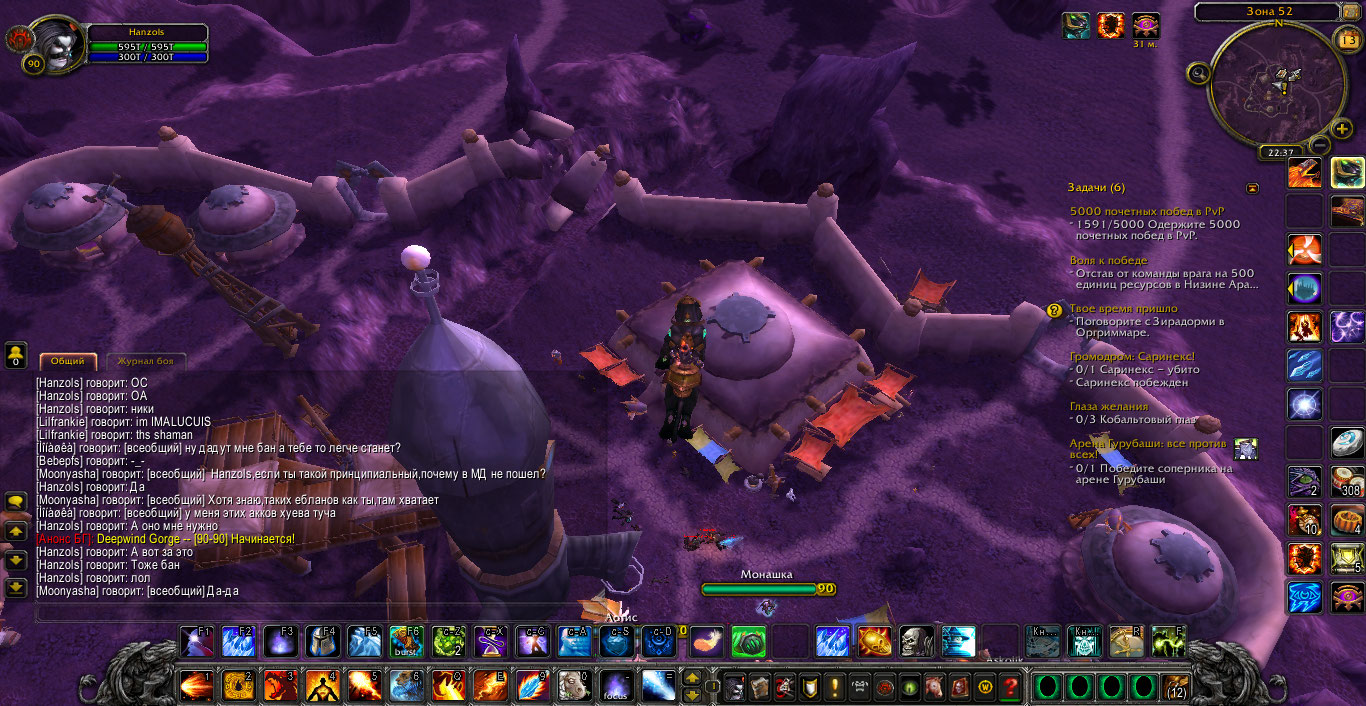
Task: Click the flaming shield buff icon
Action: point(1110,25)
